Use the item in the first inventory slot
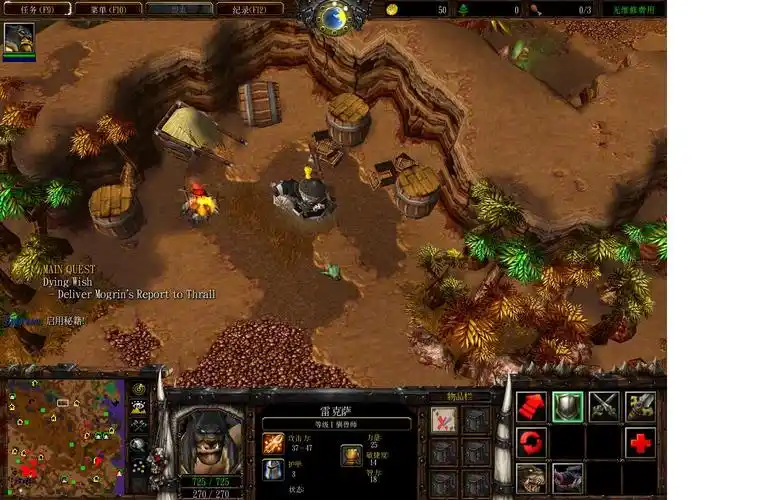The height and width of the screenshot is (500, 781). pos(444,419)
